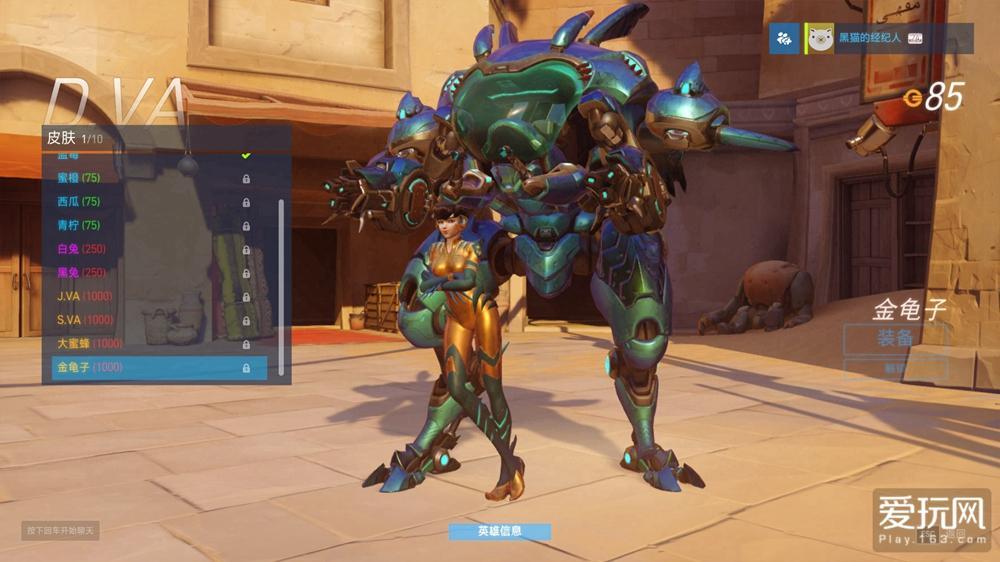The height and width of the screenshot is (562, 1000).
Task: Click the chat prompt box to start chatting
Action: 60,530
